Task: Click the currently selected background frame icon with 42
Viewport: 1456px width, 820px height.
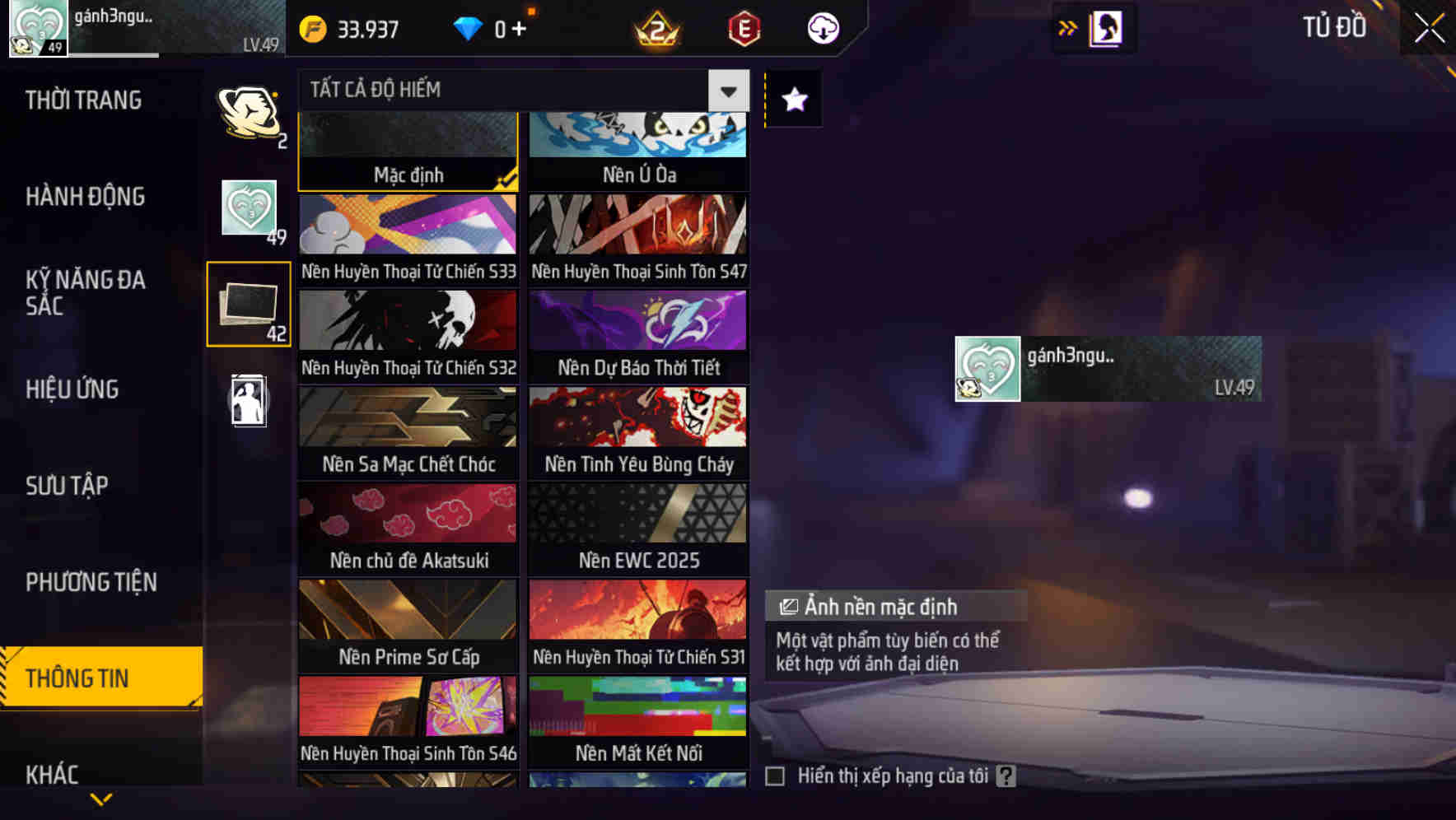Action: [249, 303]
